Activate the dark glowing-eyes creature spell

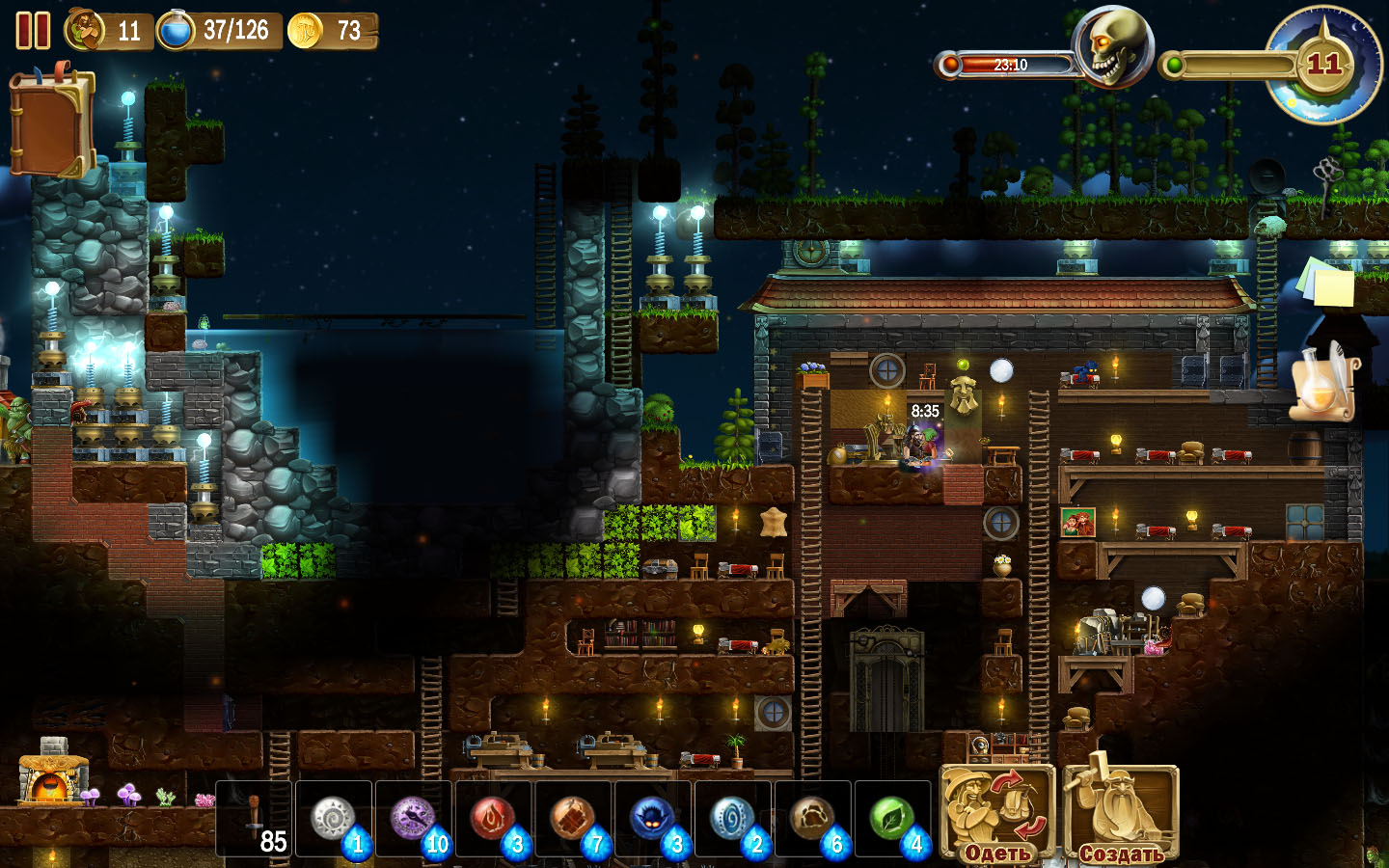(x=654, y=820)
